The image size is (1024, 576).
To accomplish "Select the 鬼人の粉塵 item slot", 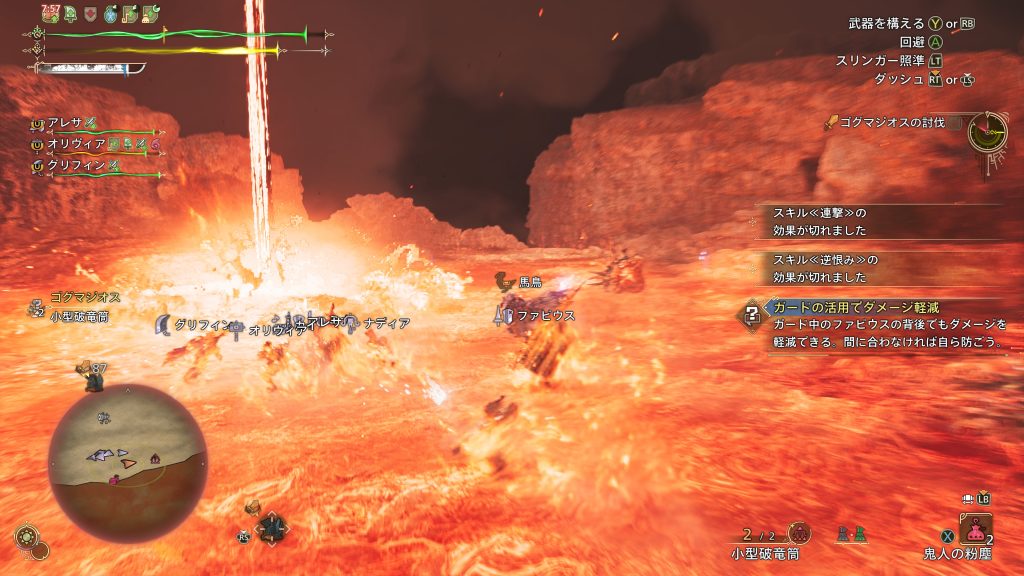I will click(975, 529).
